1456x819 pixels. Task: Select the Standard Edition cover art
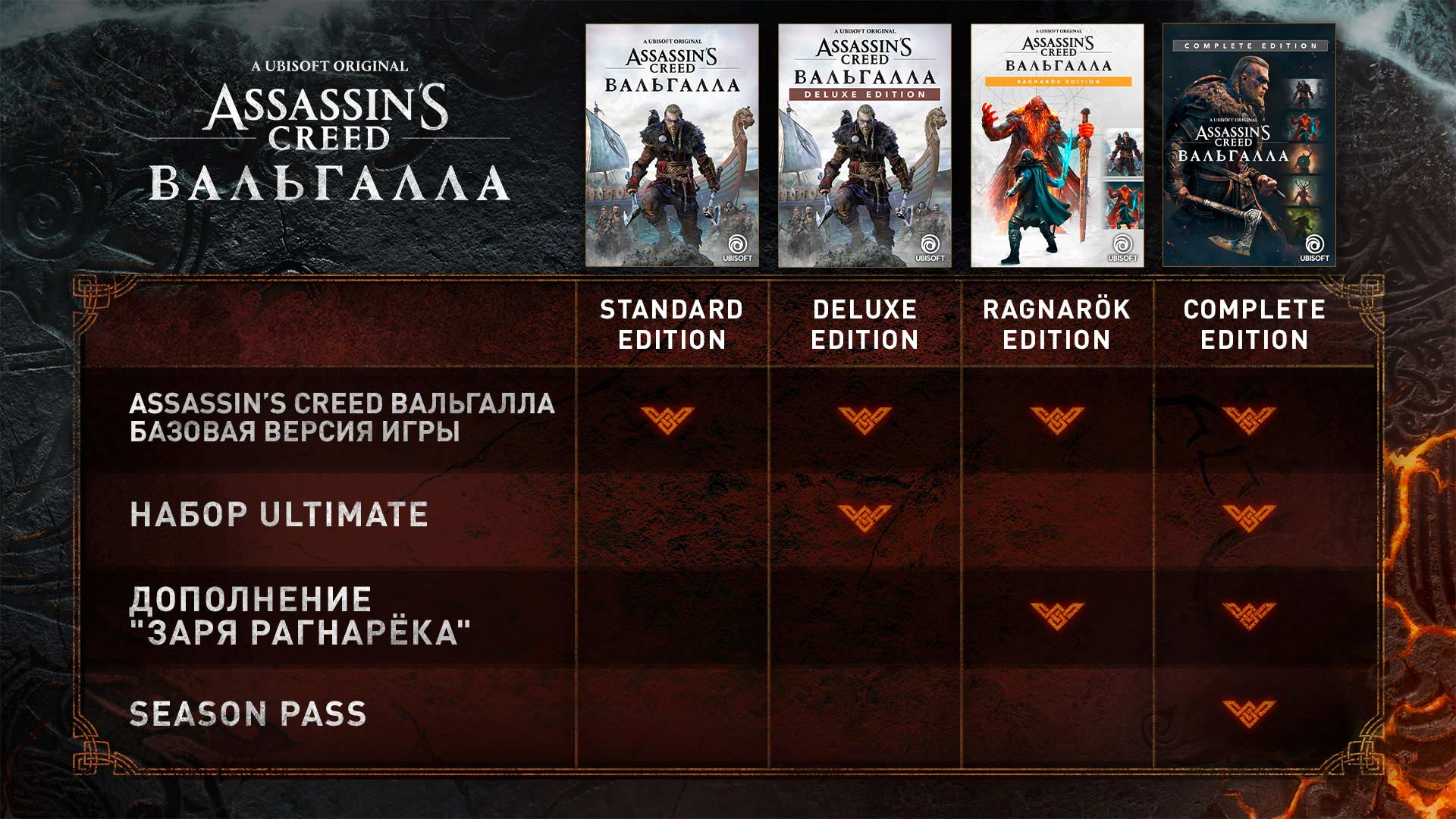point(672,146)
